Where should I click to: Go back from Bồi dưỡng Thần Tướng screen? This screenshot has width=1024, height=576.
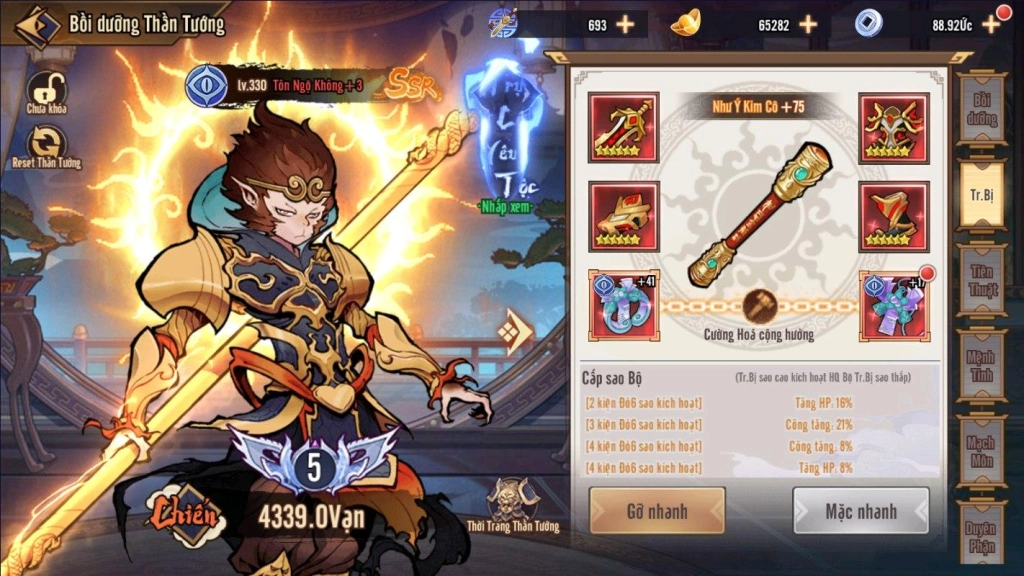click(34, 25)
